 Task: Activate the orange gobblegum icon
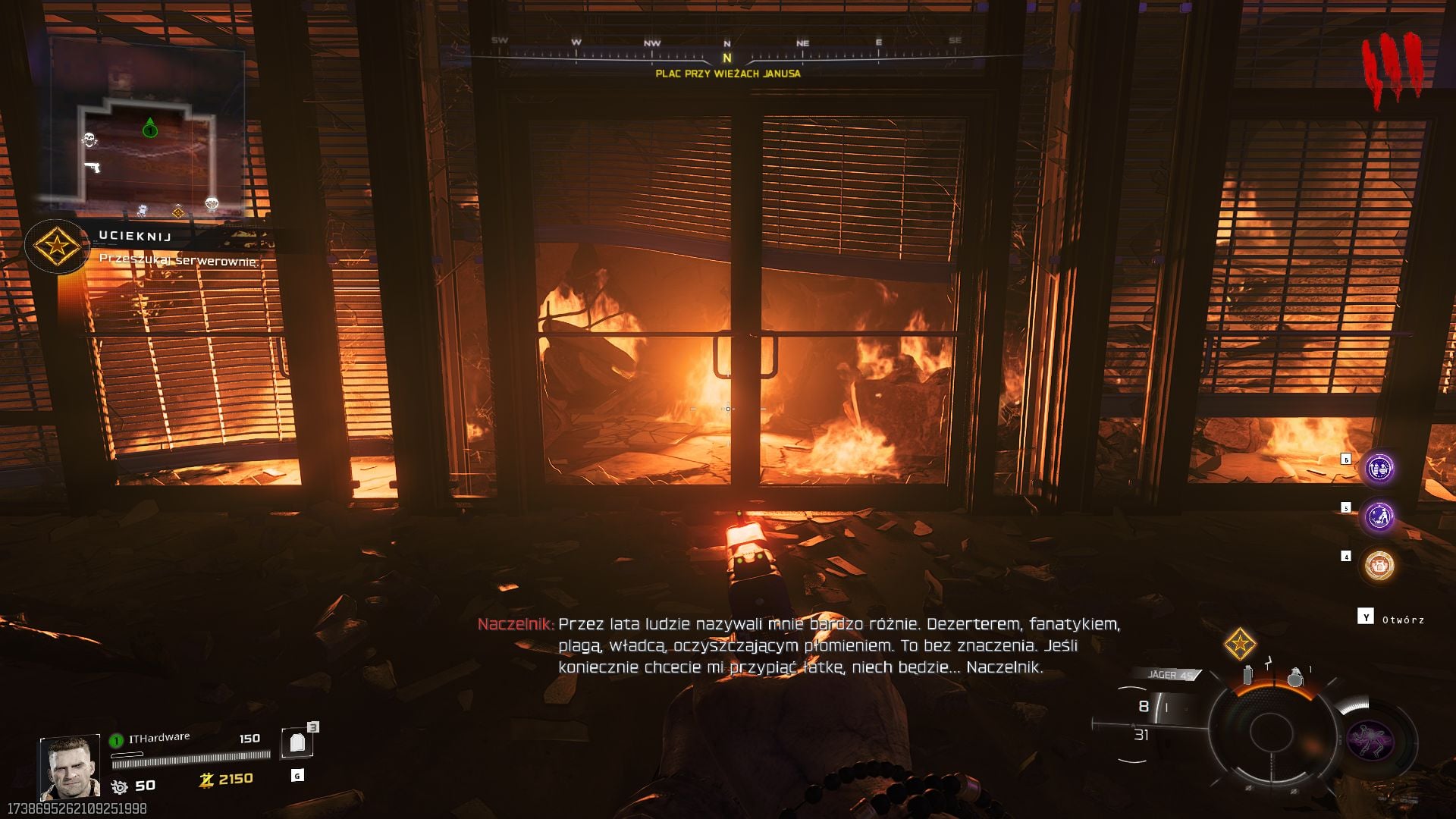coord(1379,566)
